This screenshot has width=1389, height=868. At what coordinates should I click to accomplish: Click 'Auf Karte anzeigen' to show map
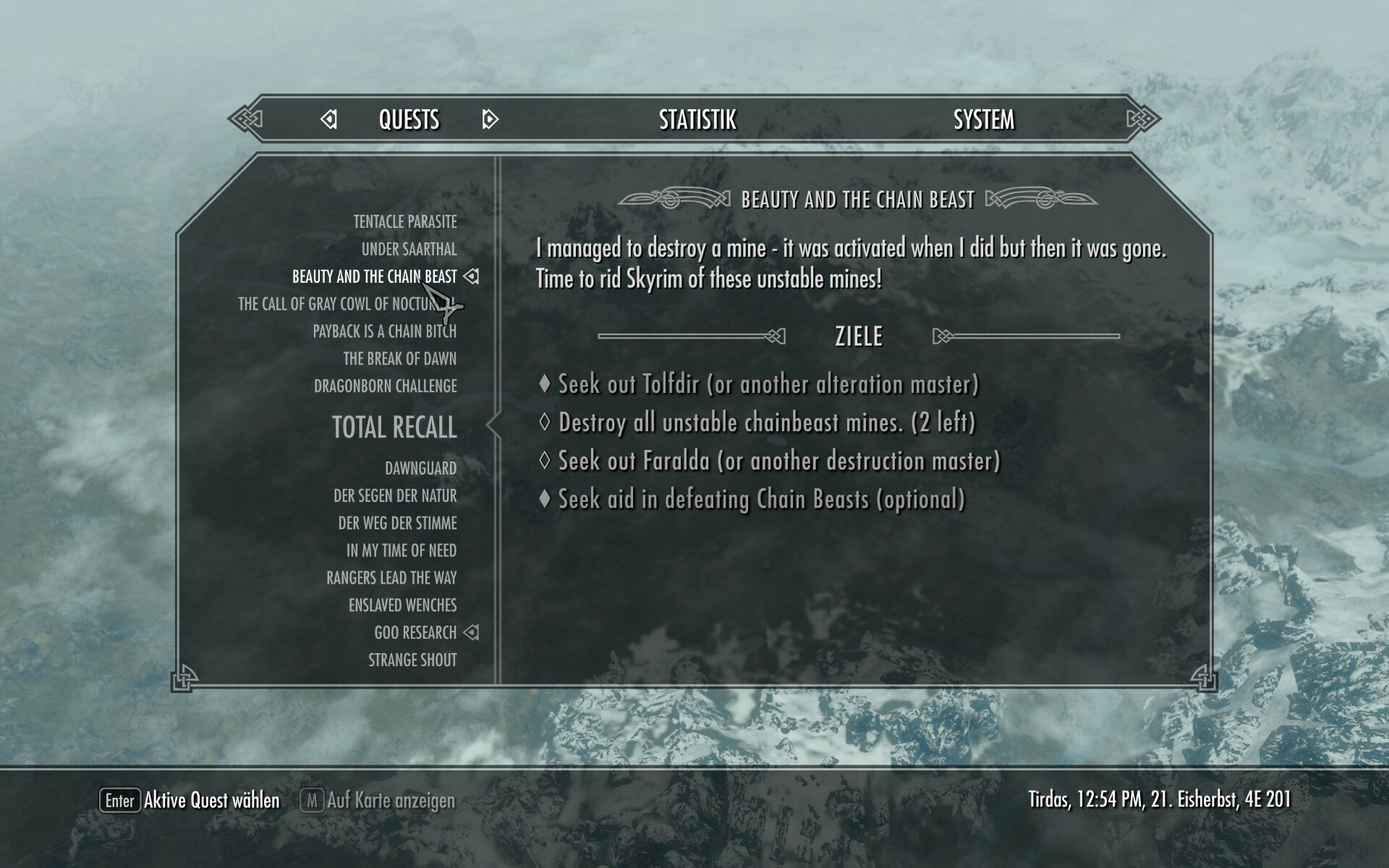(392, 801)
